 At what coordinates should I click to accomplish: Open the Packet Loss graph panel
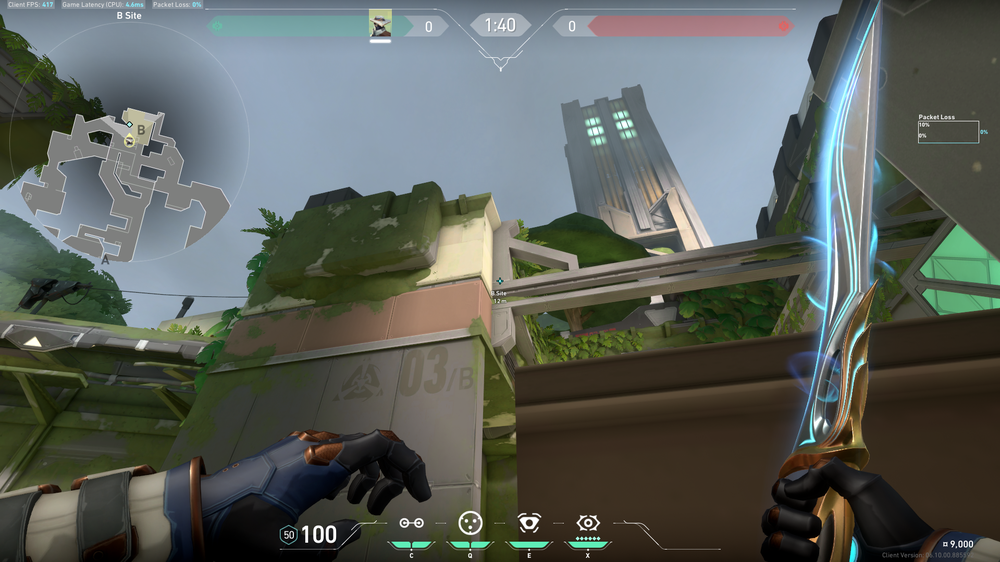click(948, 131)
